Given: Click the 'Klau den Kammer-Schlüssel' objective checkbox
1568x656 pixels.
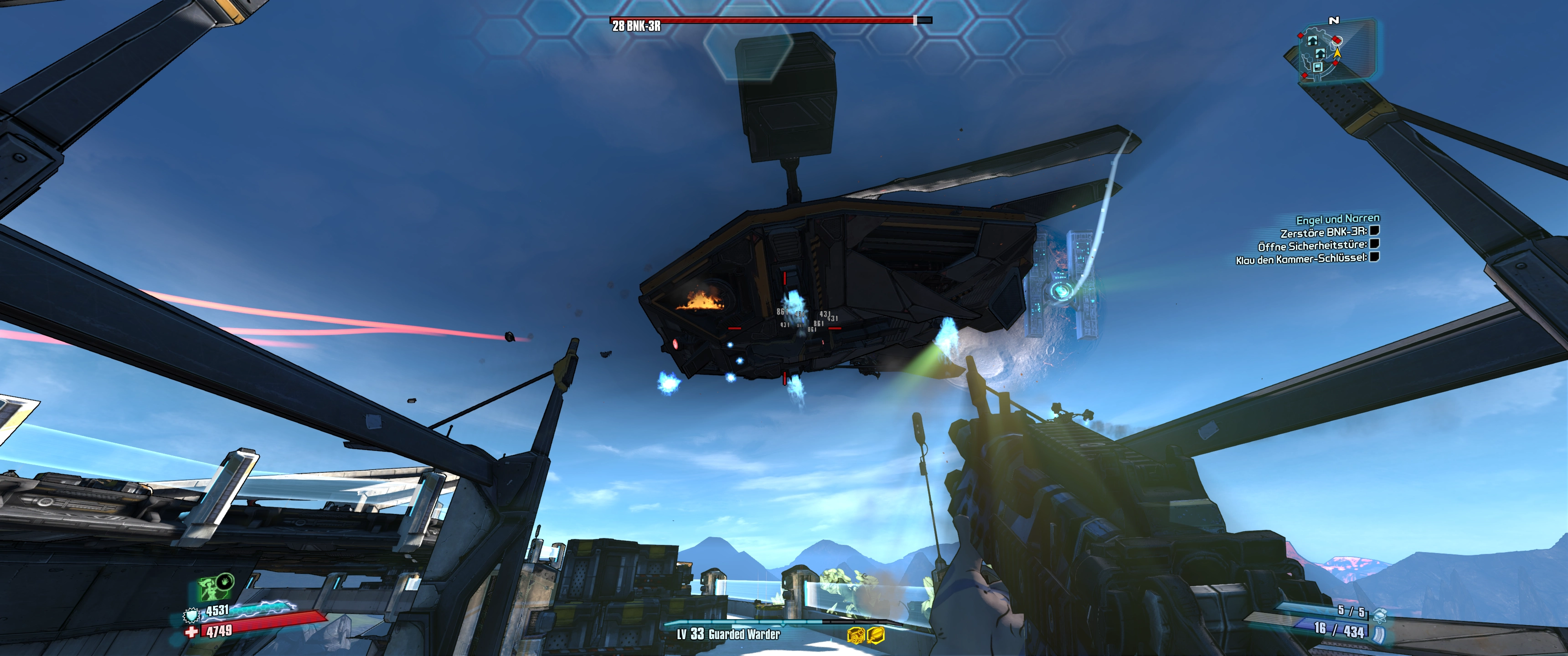Looking at the screenshot, I should 1374,257.
